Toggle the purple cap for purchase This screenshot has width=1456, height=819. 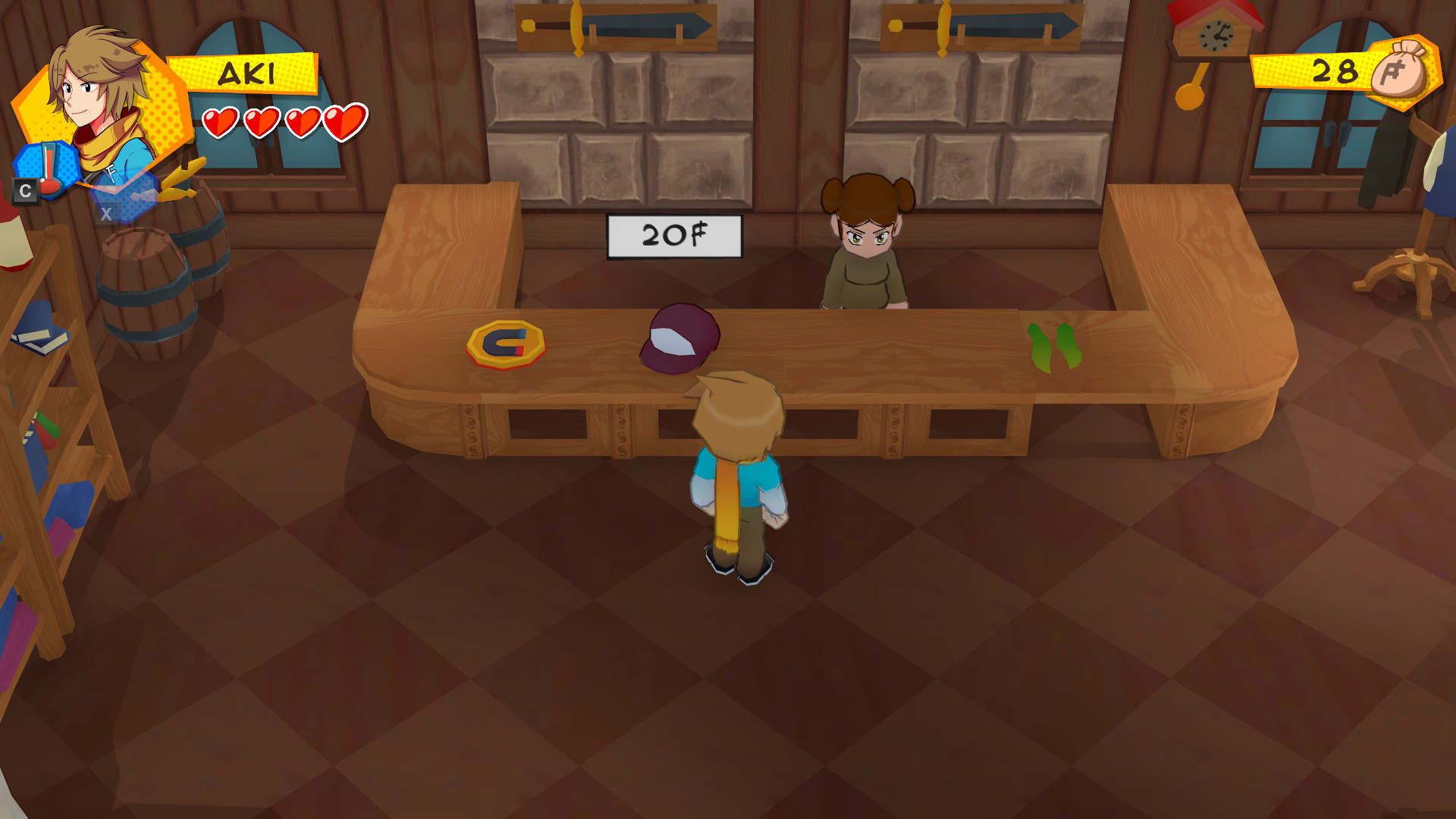point(680,339)
